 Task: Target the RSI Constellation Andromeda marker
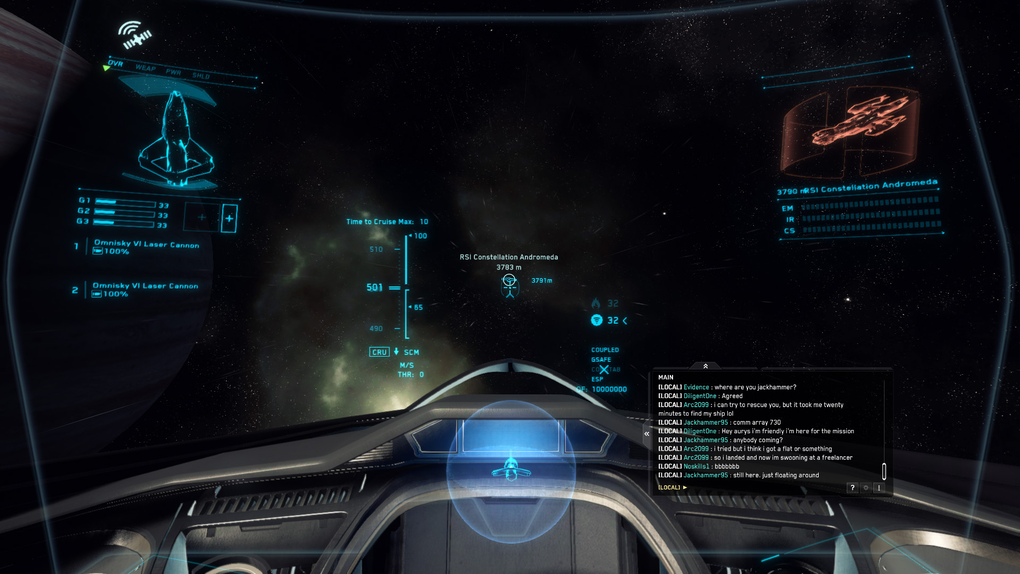[509, 285]
